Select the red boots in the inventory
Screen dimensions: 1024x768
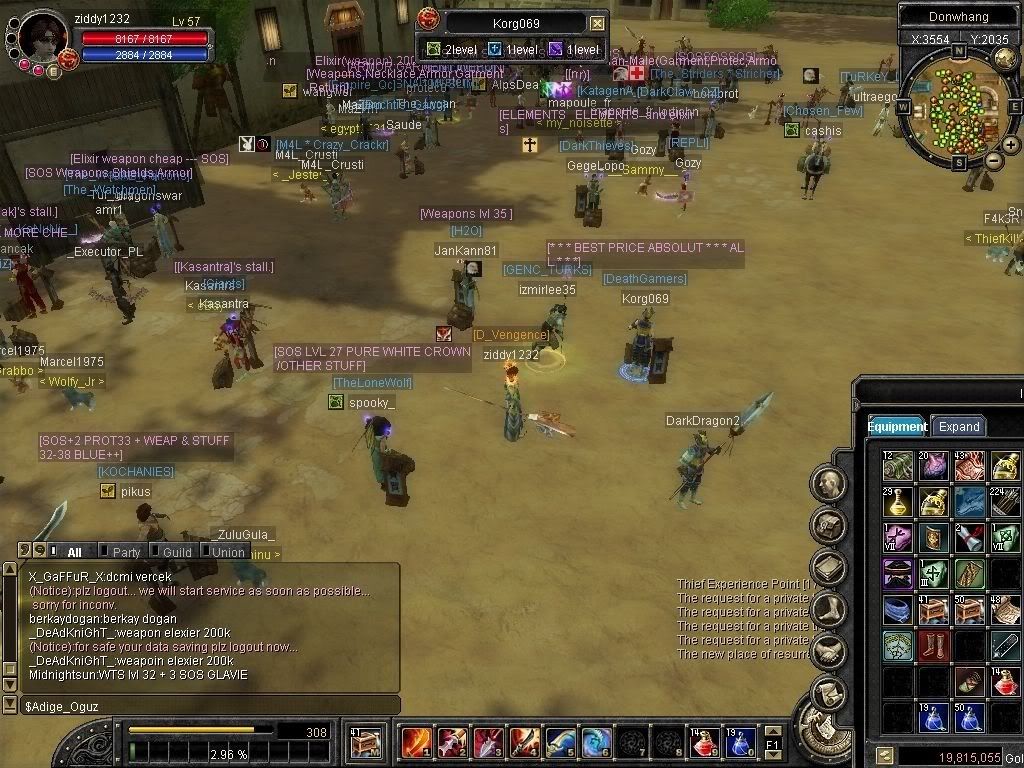click(x=933, y=645)
